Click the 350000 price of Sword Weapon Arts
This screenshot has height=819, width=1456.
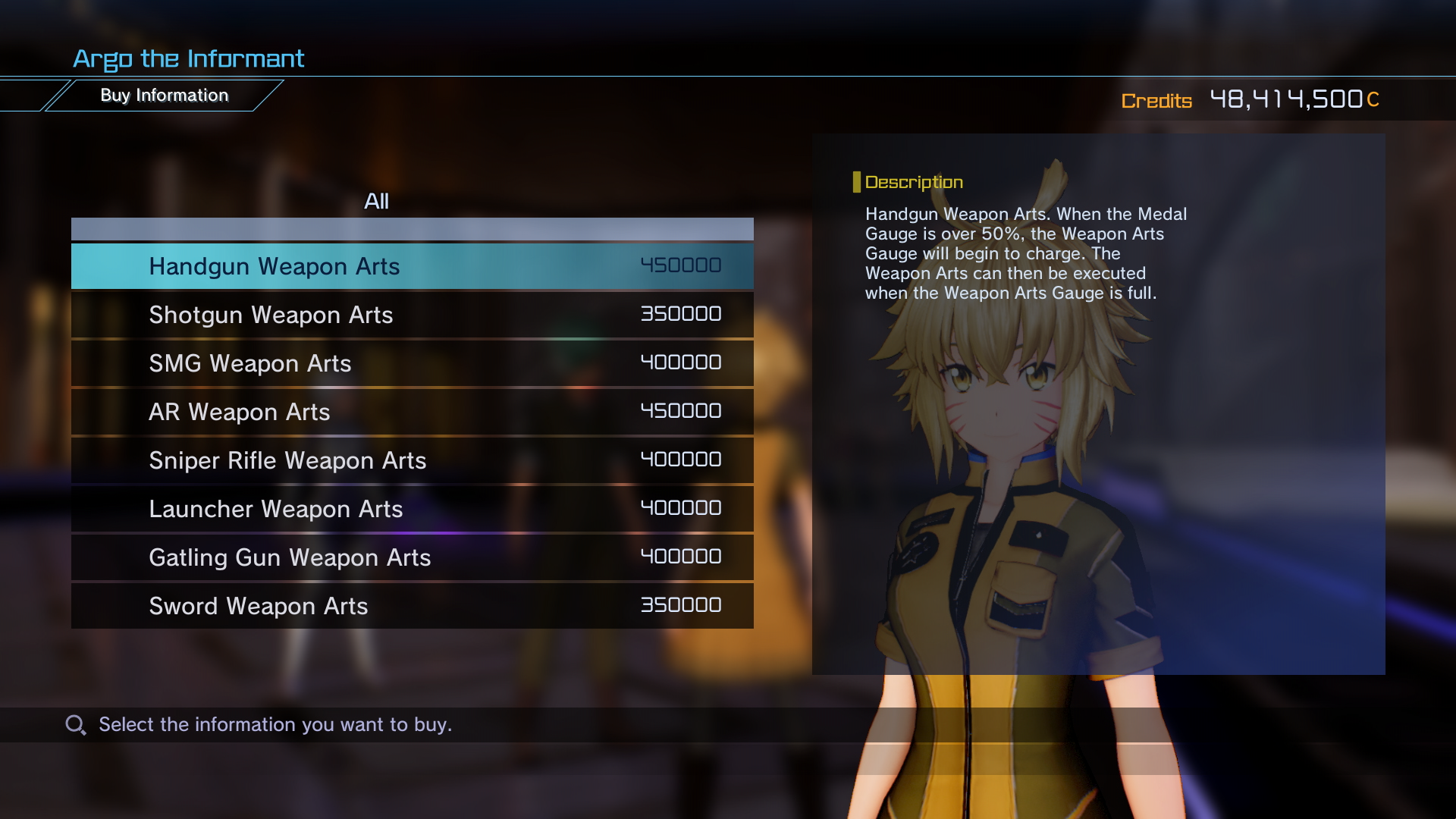click(x=679, y=605)
